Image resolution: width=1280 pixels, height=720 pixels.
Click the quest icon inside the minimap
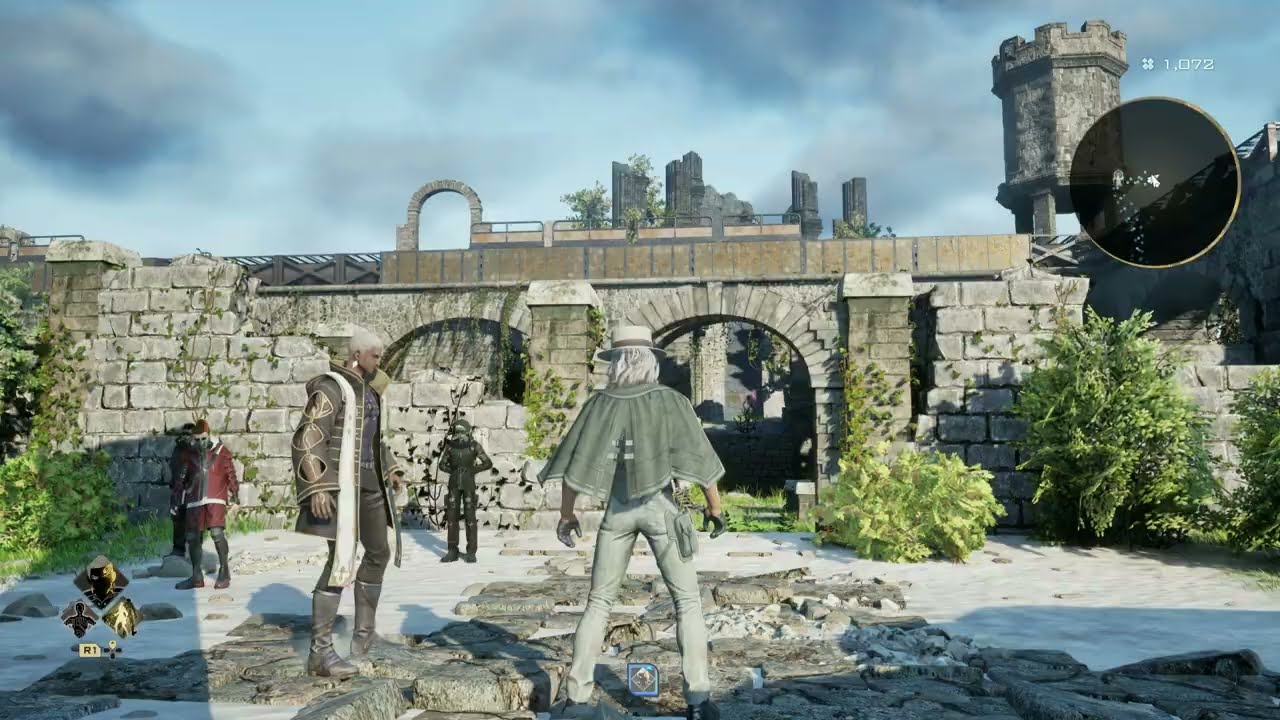pos(1118,177)
